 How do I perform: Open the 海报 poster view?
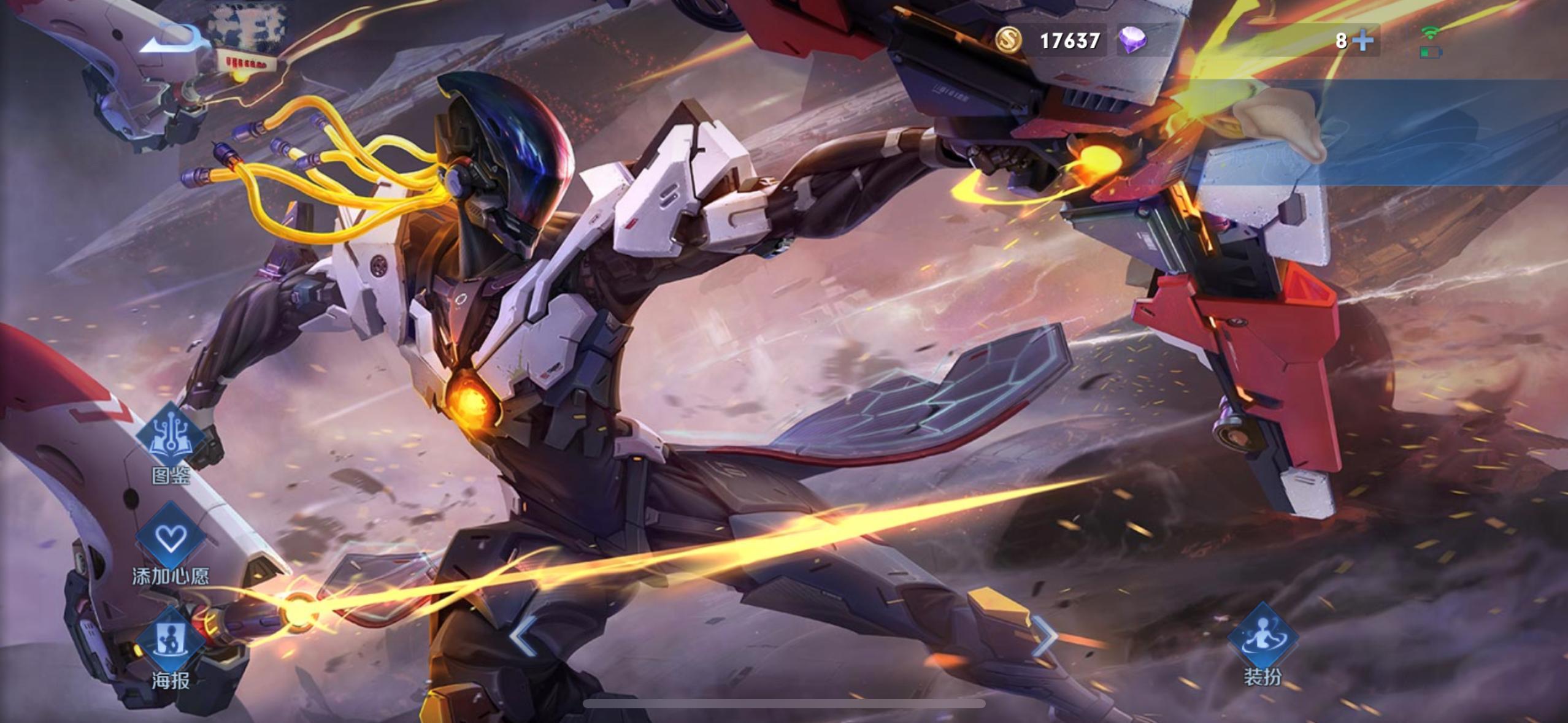point(171,641)
